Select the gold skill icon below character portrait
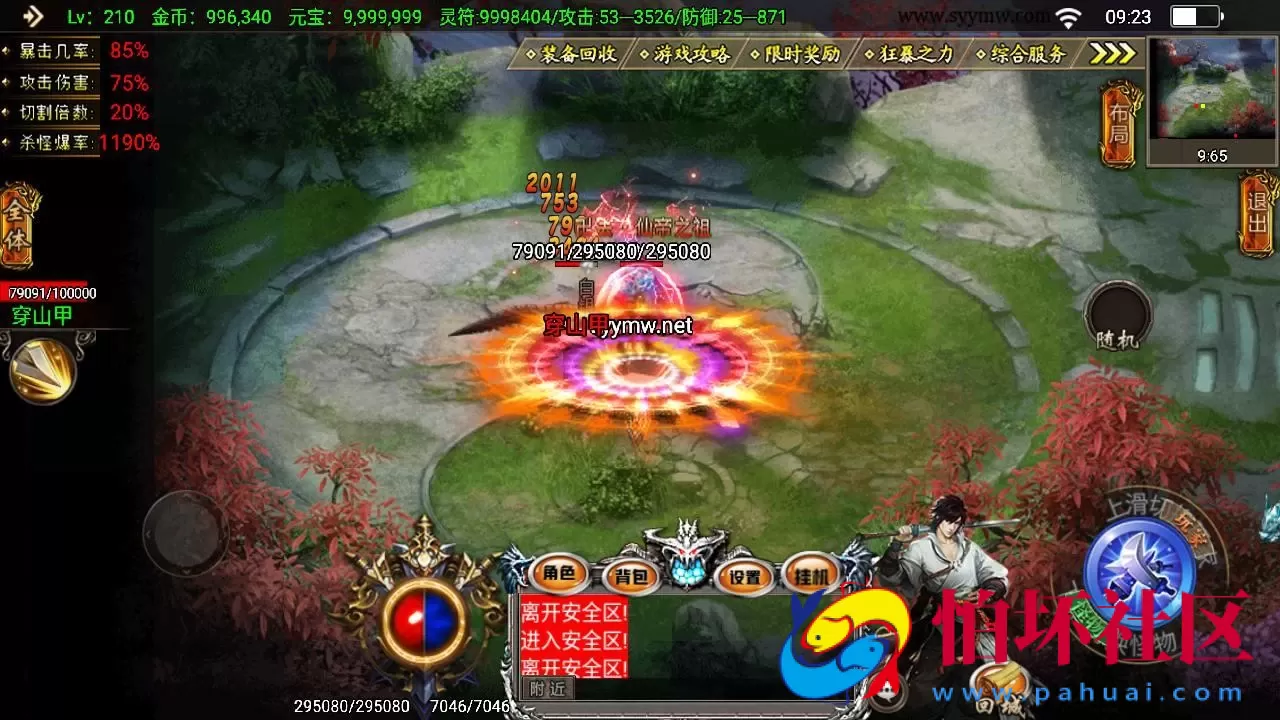The width and height of the screenshot is (1280, 720). pyautogui.click(x=42, y=370)
